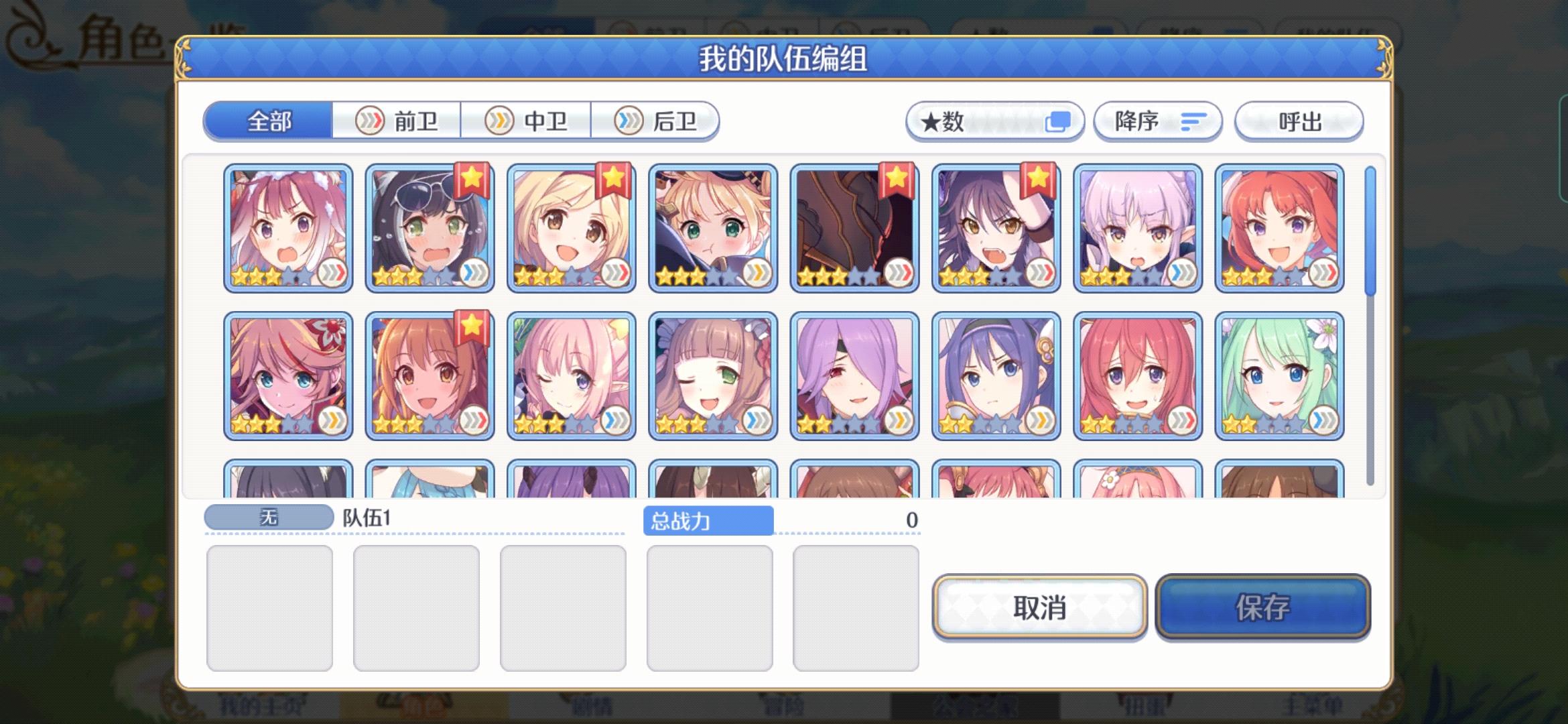Toggle 降序 descending sort order
The image size is (1568, 724).
pos(1157,121)
